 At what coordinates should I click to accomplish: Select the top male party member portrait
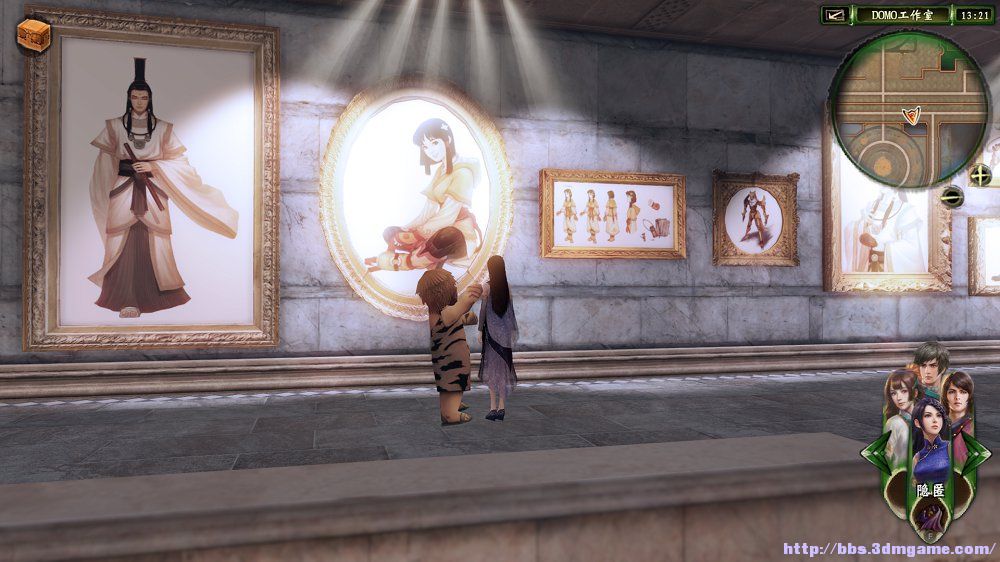tap(929, 364)
